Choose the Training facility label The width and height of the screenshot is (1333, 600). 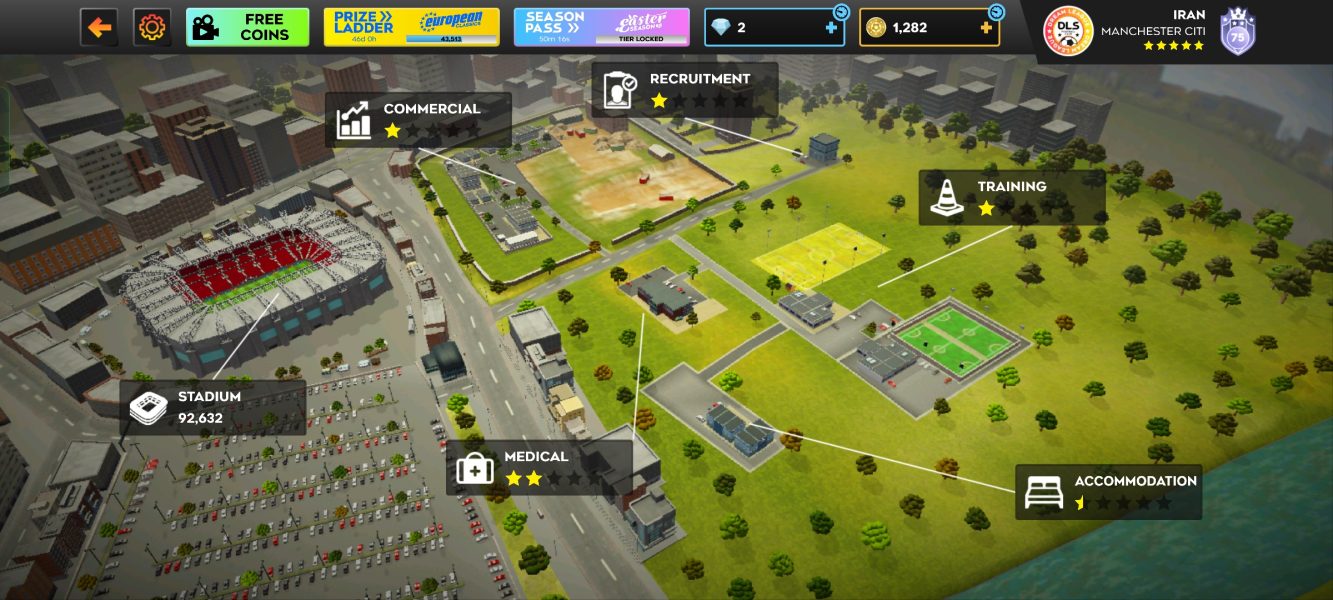[x=1011, y=197]
